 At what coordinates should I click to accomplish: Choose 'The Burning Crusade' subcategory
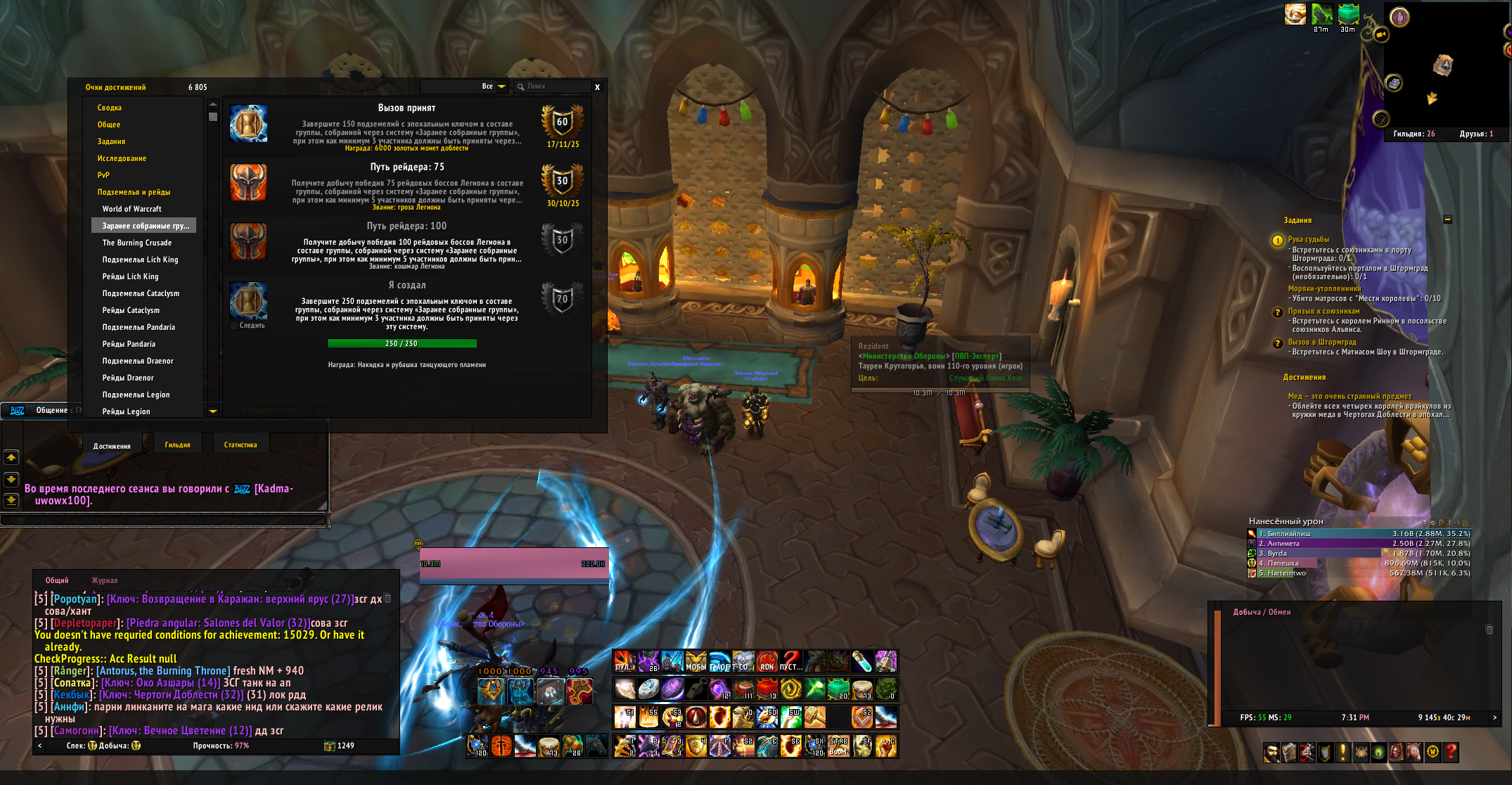coord(137,243)
